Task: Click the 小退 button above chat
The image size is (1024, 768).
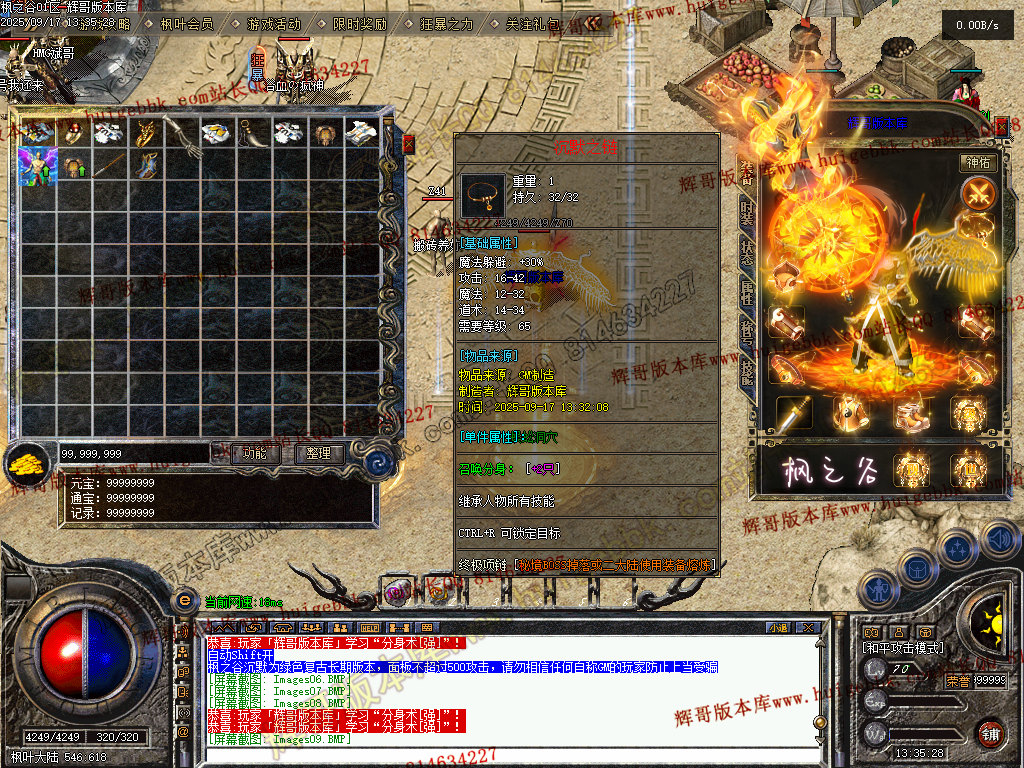Action: (x=778, y=627)
